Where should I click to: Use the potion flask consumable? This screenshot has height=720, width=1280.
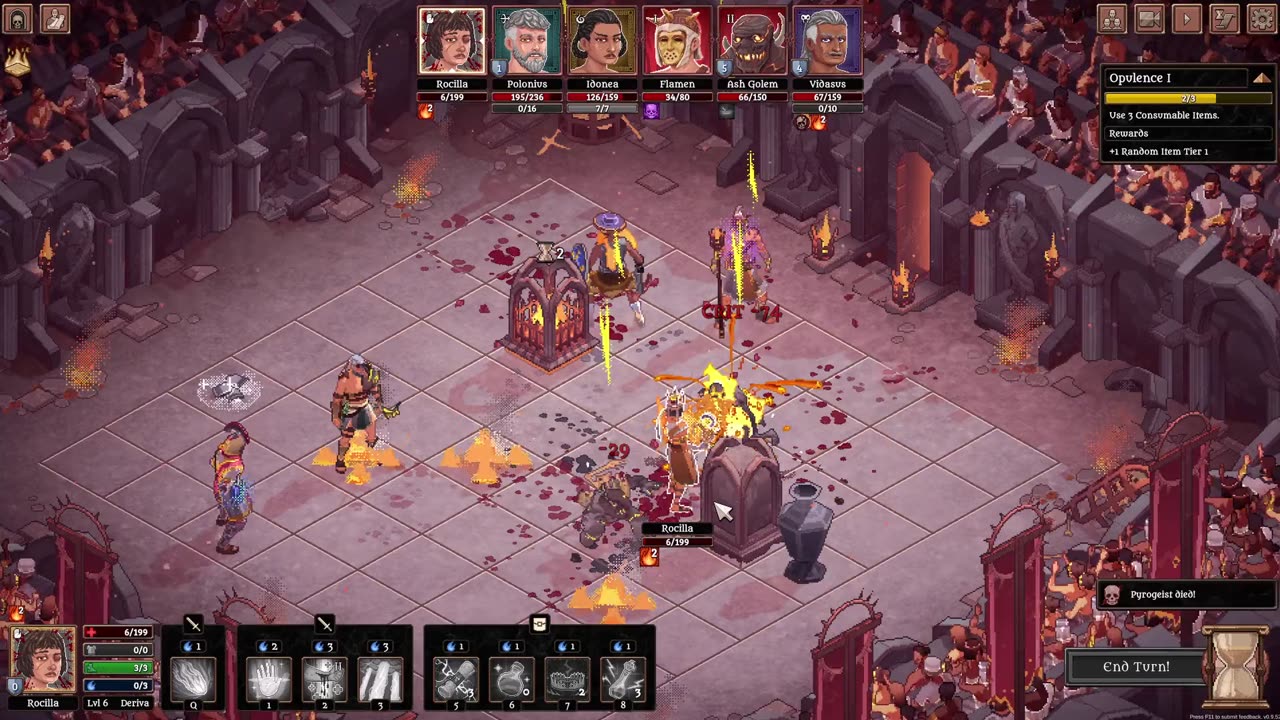click(510, 678)
